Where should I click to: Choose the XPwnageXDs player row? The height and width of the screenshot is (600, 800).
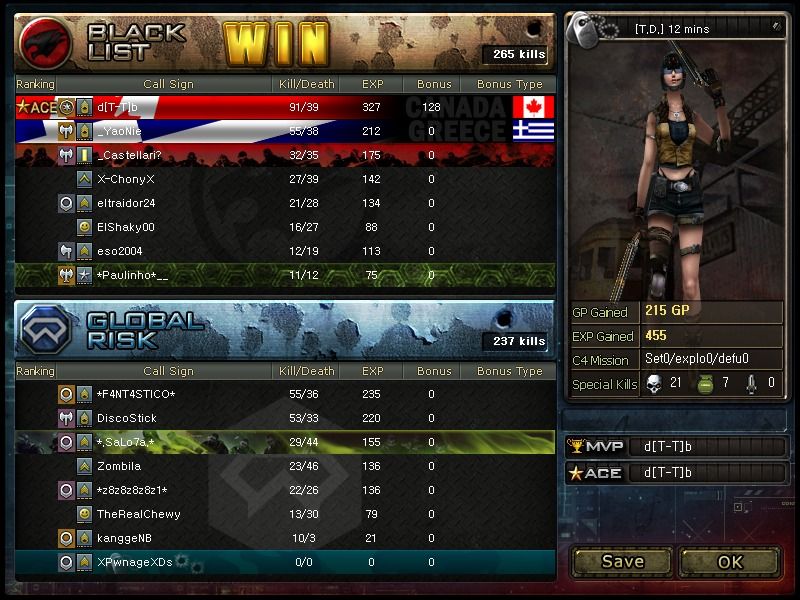click(x=135, y=562)
